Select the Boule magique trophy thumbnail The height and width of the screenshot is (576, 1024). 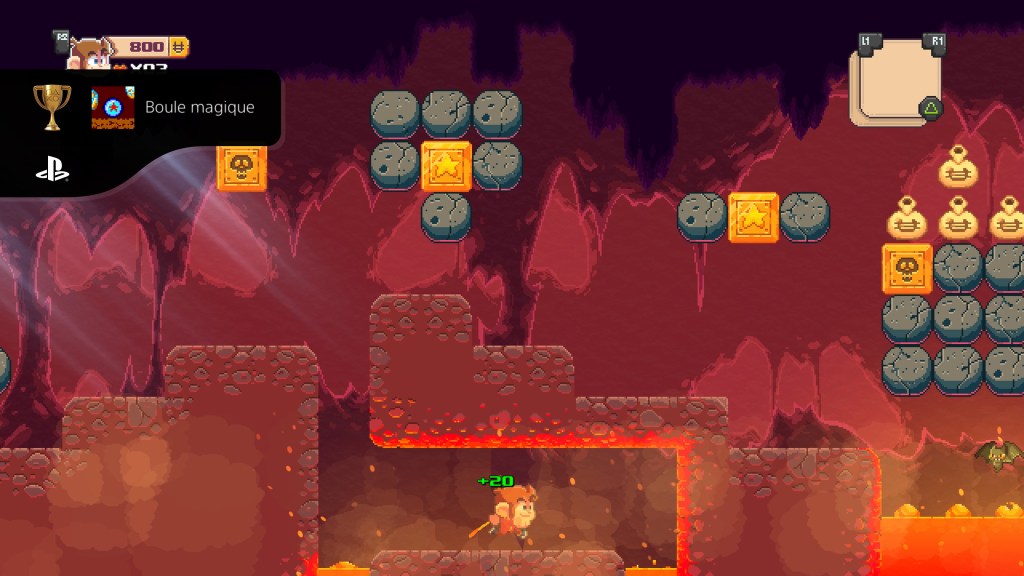coord(112,107)
